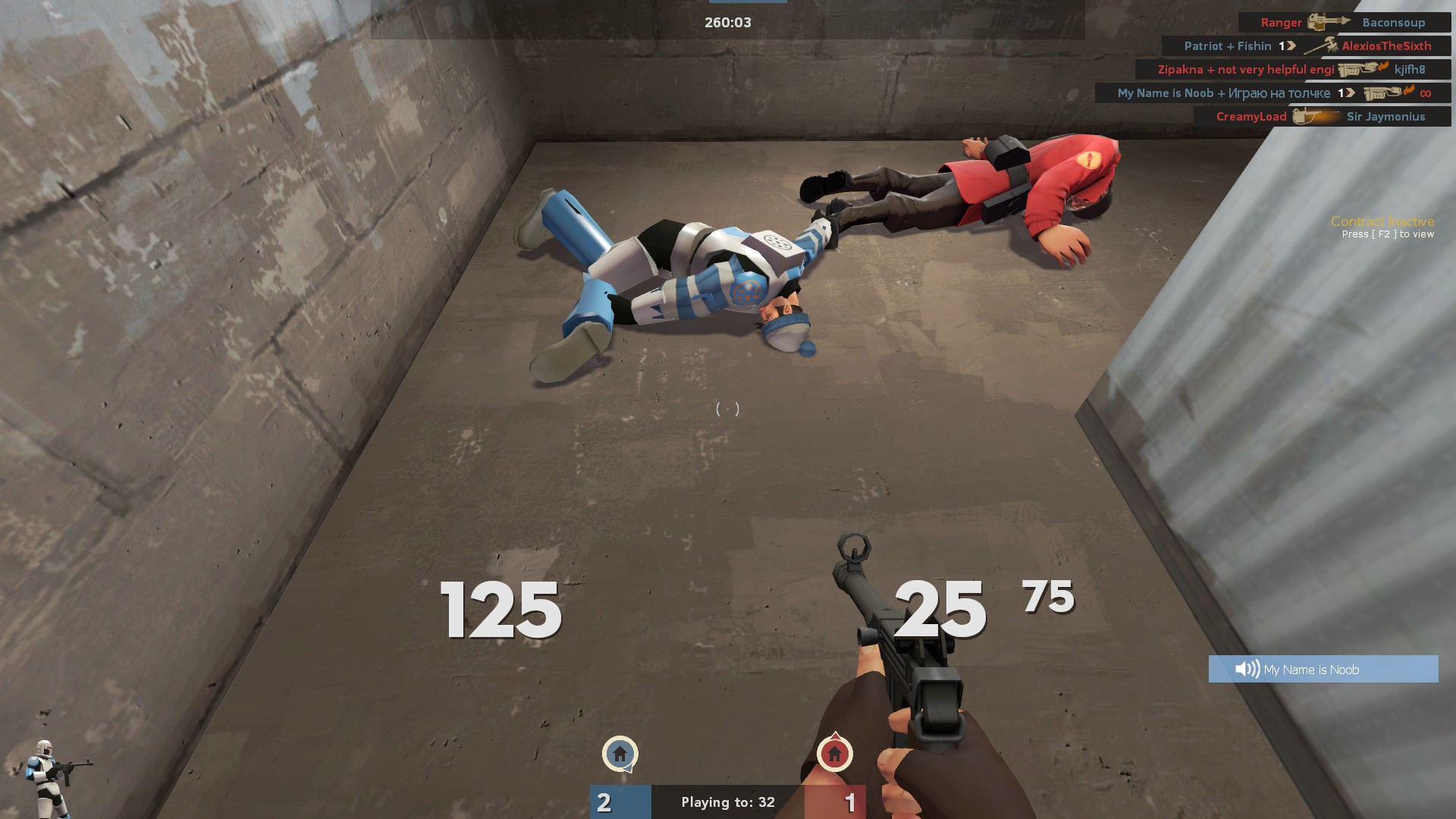This screenshot has width=1456, height=819.
Task: Click the Baconsoup player name
Action: 1393,22
